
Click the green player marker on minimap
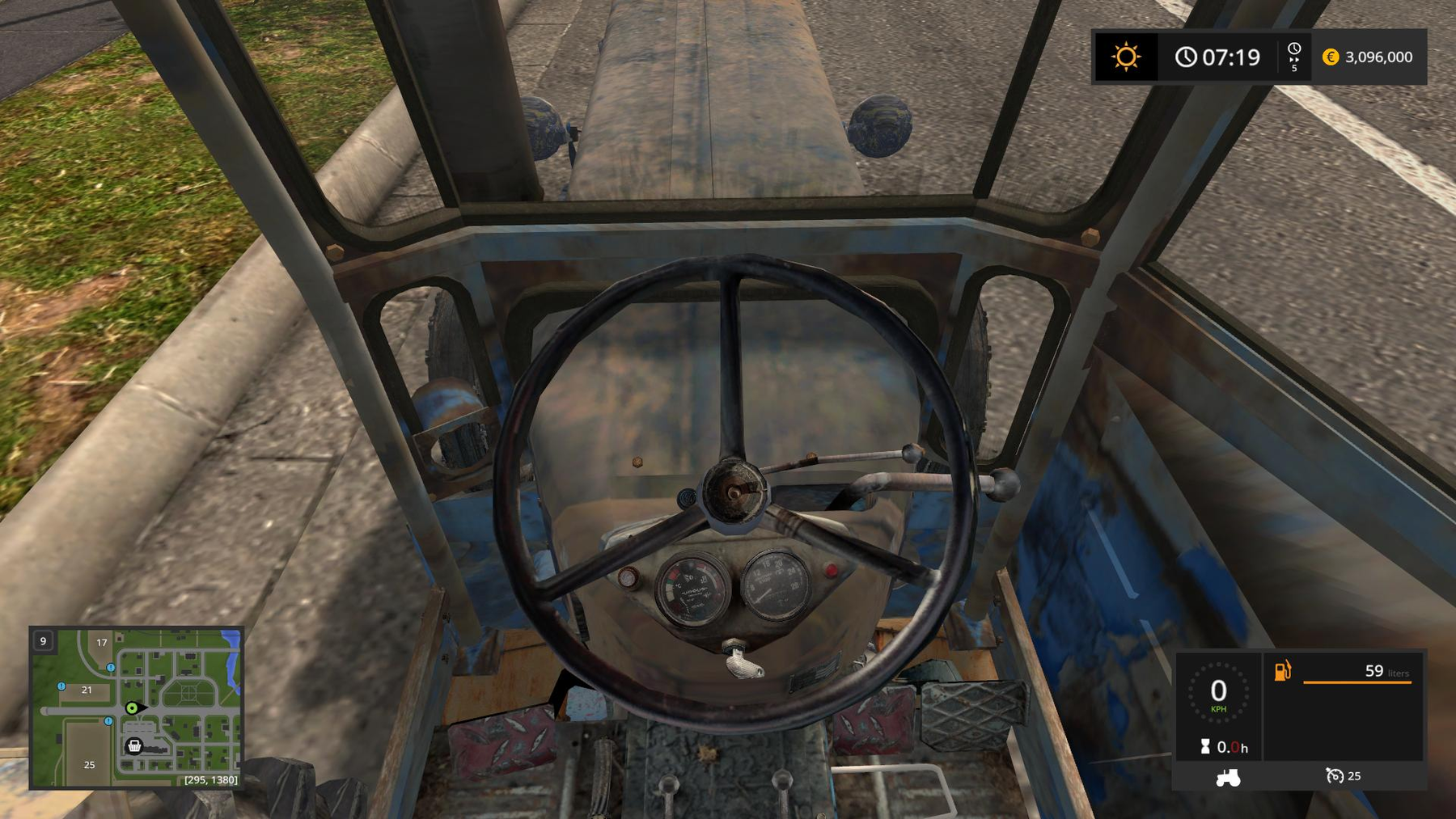pyautogui.click(x=132, y=708)
